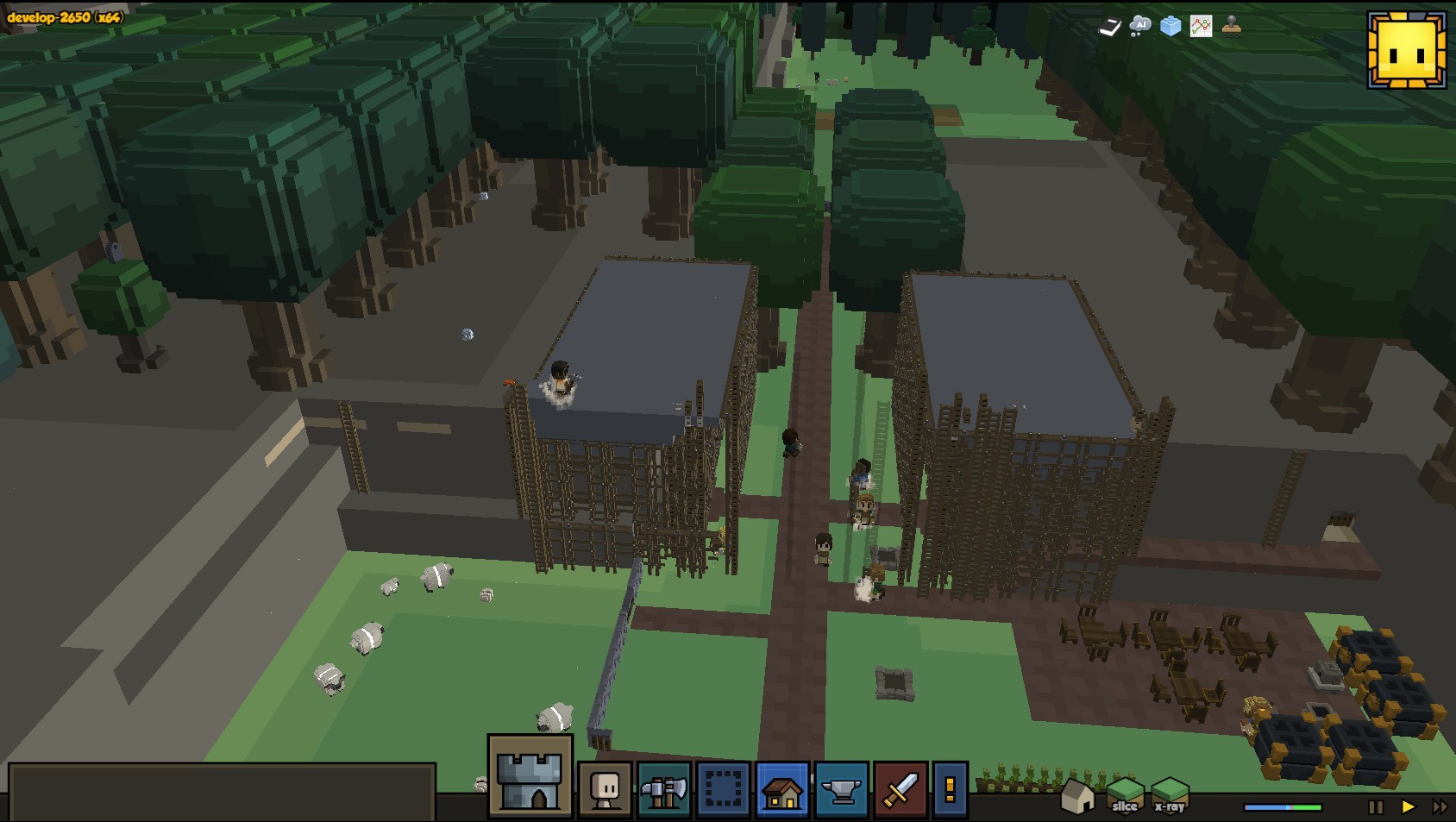
Task: Set game speed to normal play
Action: tap(1408, 807)
